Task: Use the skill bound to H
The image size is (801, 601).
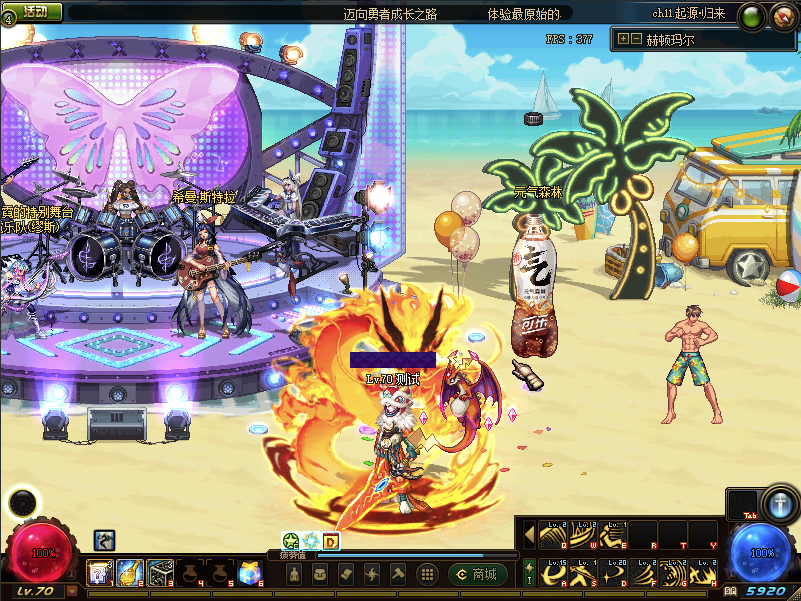Action: click(x=704, y=573)
